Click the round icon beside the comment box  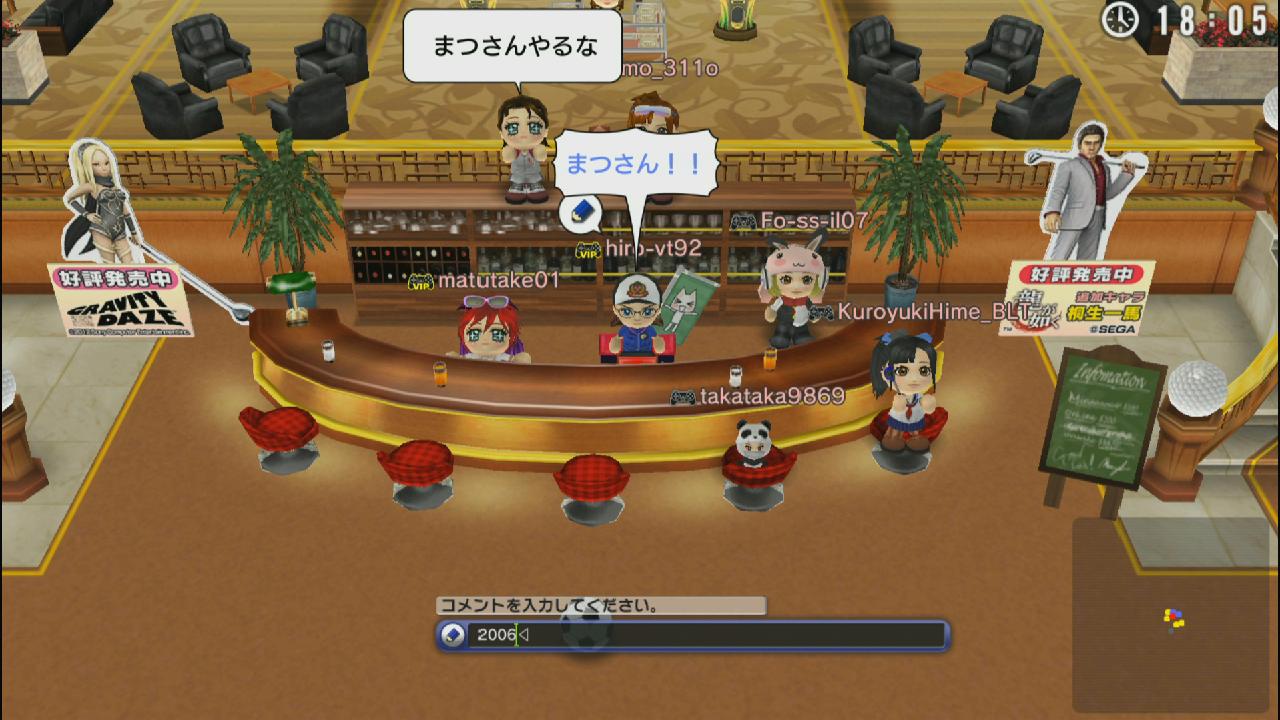[x=453, y=635]
